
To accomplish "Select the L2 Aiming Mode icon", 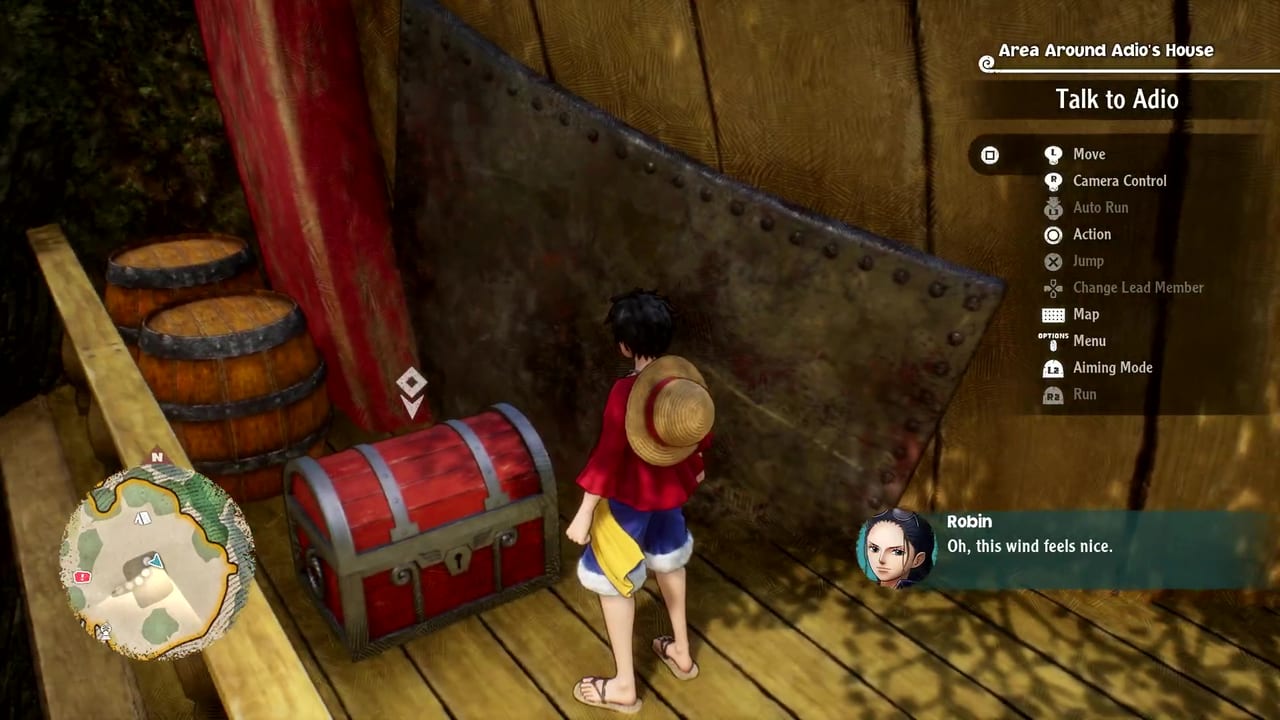I will [1053, 368].
